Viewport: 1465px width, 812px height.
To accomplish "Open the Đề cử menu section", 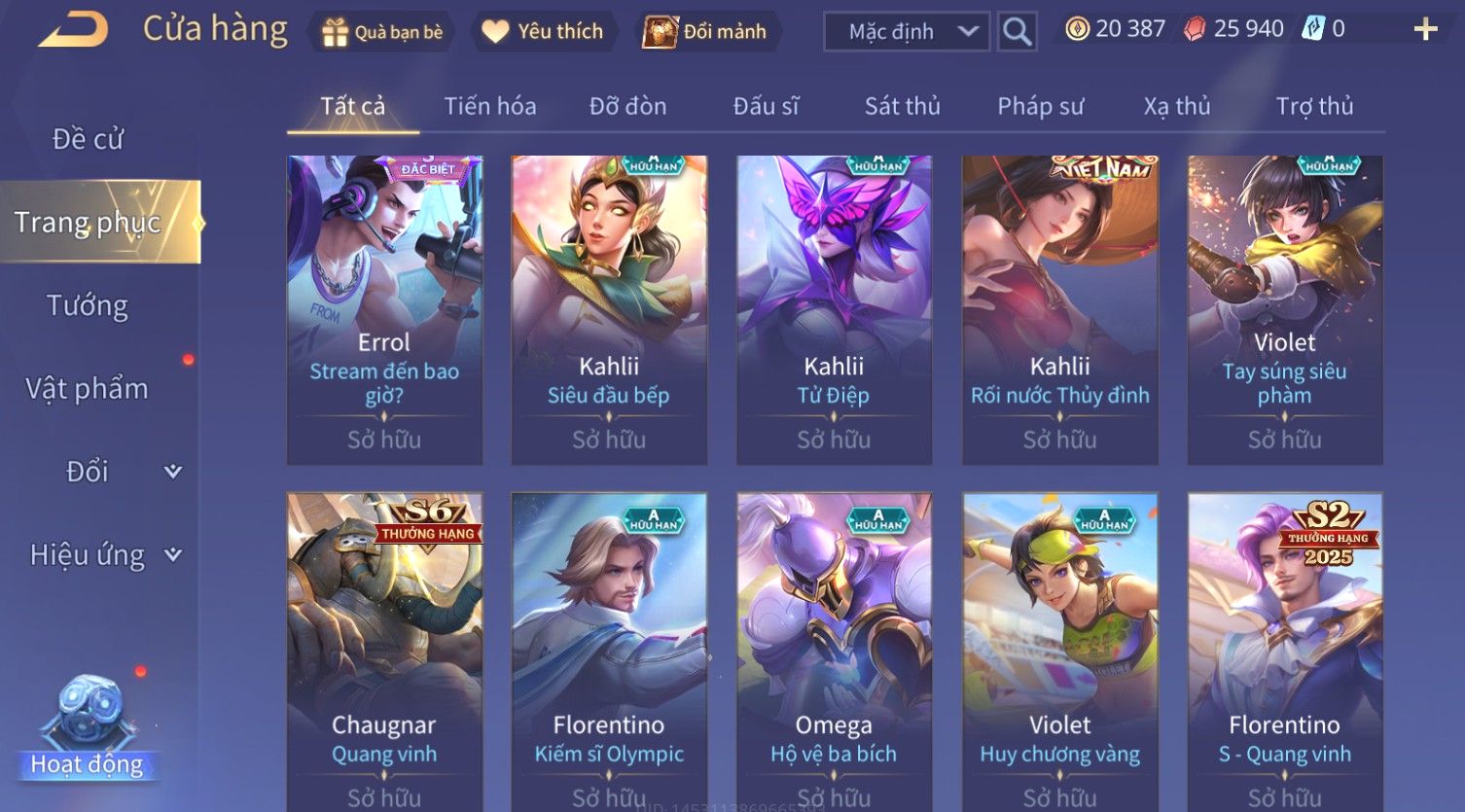I will click(x=88, y=139).
